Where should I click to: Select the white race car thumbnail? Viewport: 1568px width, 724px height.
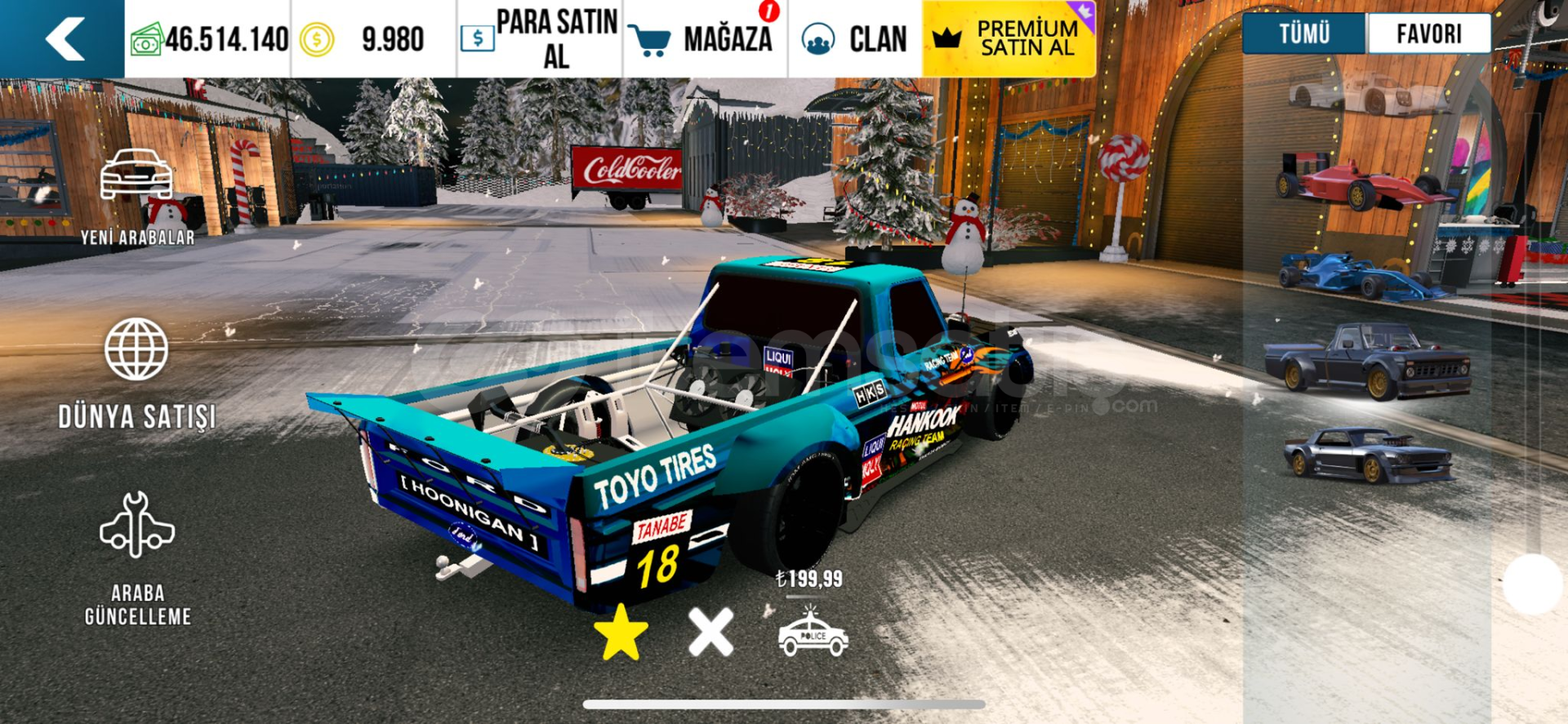tap(1368, 94)
